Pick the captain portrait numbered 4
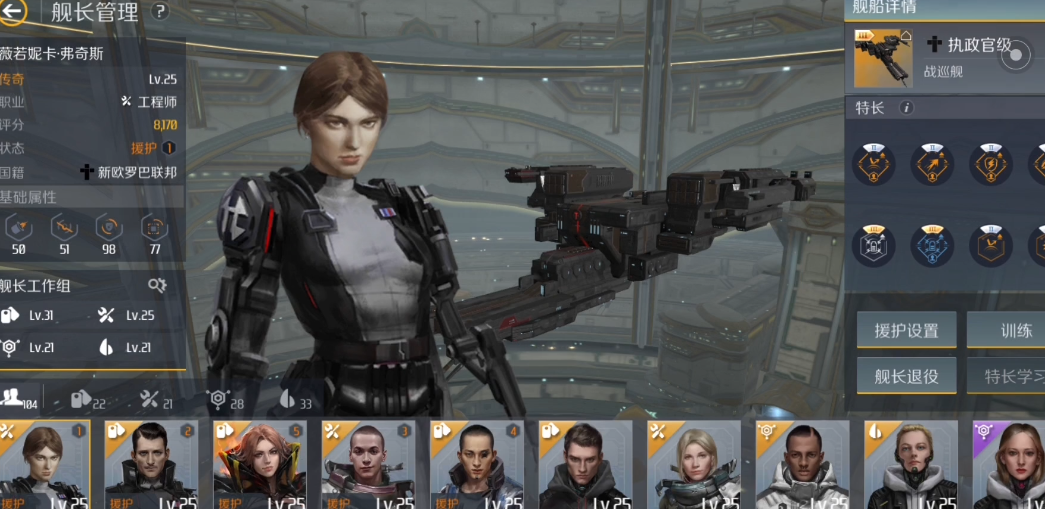 pyautogui.click(x=477, y=464)
